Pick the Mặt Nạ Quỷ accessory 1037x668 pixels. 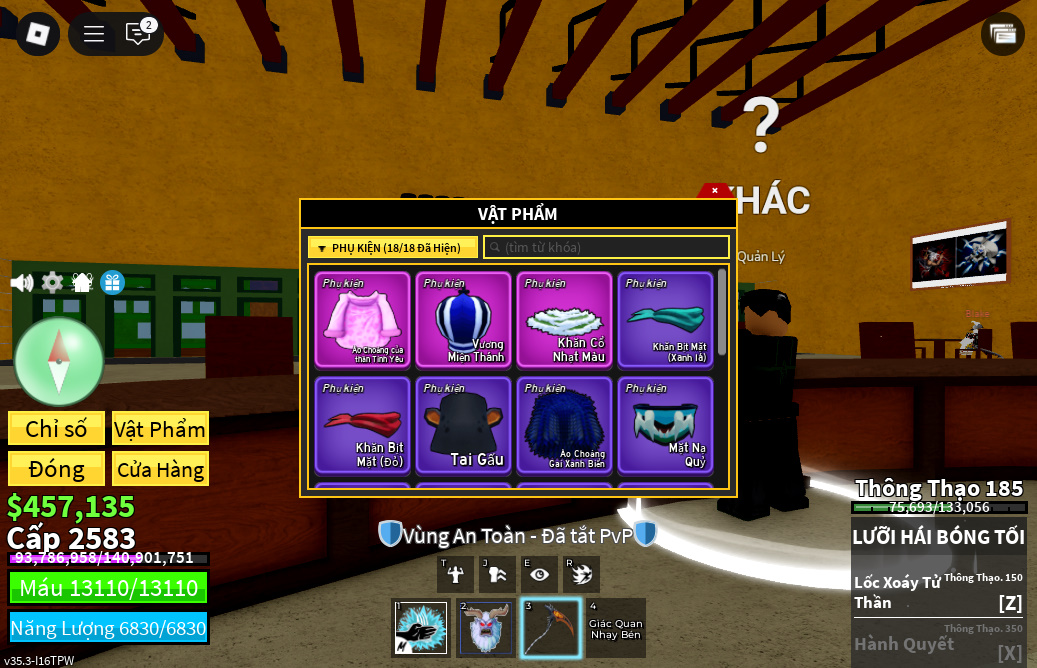(665, 424)
